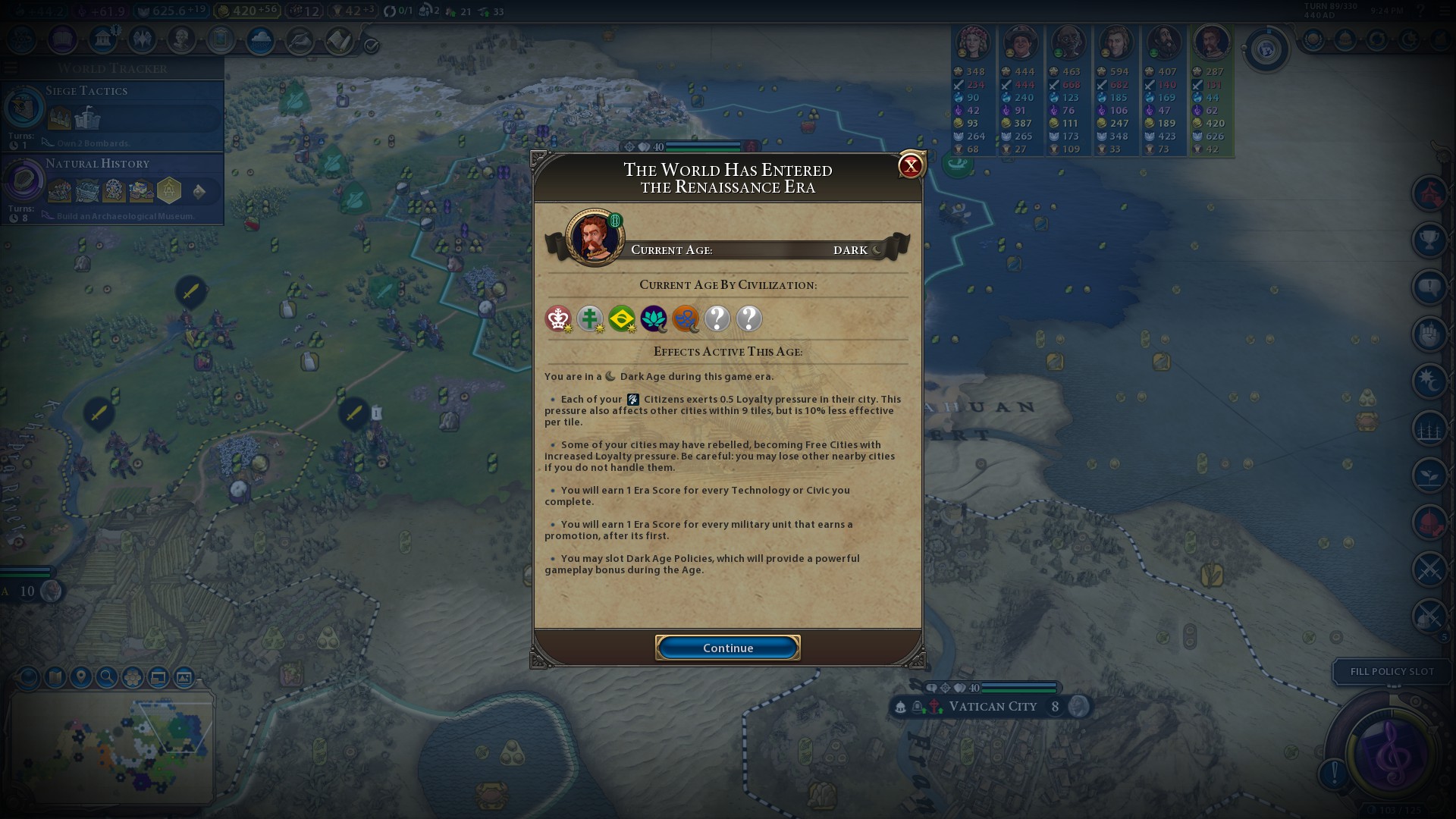Viewport: 1456px width, 819px height.
Task: Click the bespectacled bald leader portrait
Action: click(x=1068, y=43)
